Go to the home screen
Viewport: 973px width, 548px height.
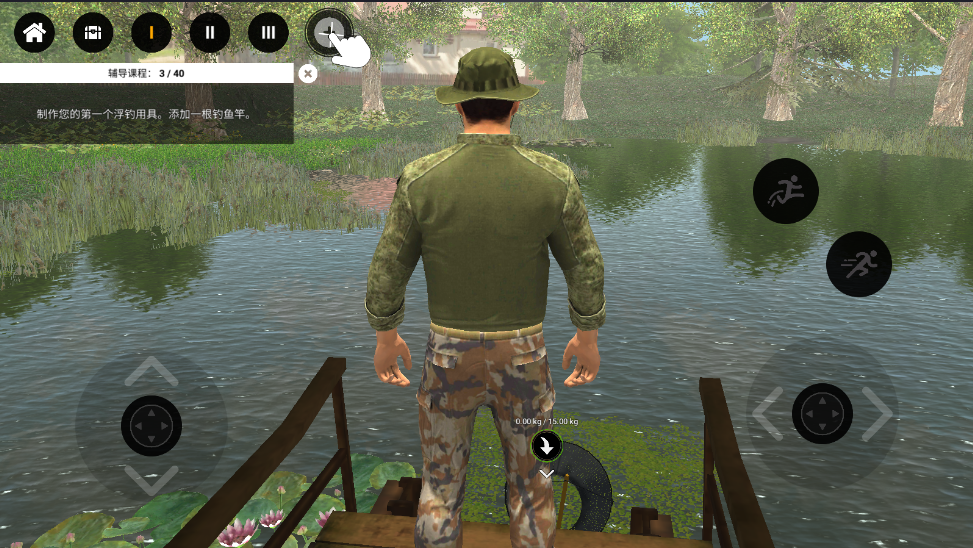(34, 32)
